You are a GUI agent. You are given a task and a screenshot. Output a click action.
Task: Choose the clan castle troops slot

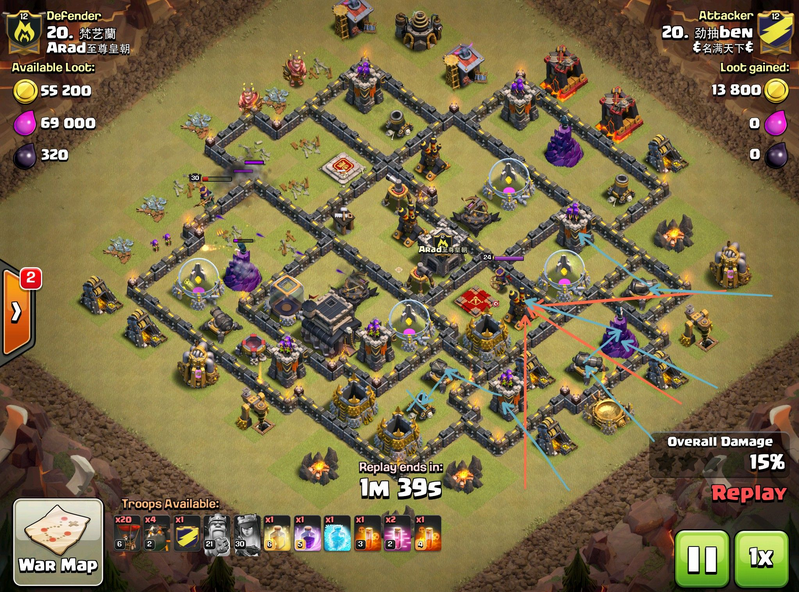(186, 533)
